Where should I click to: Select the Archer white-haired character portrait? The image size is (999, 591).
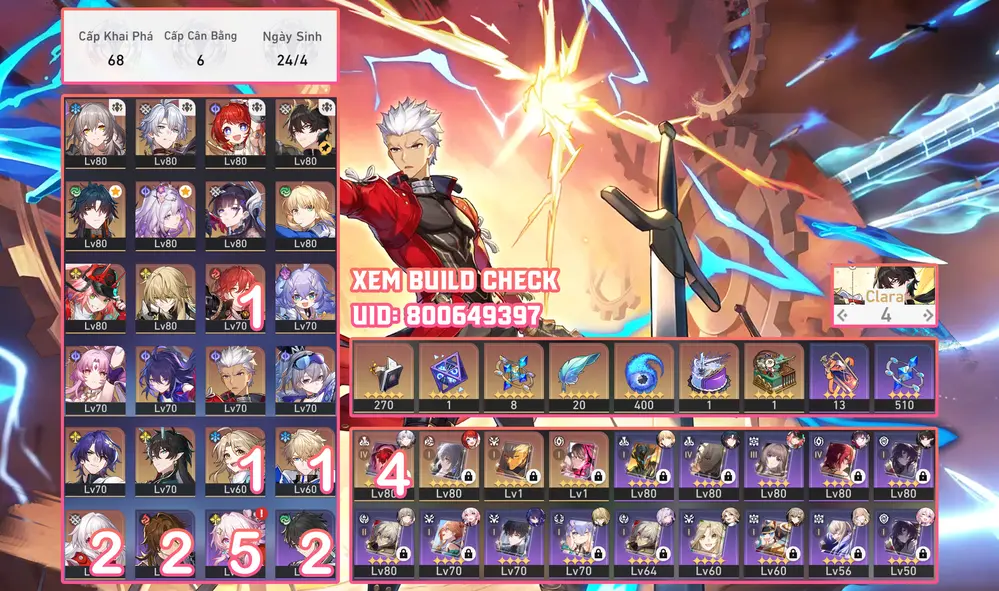point(236,378)
